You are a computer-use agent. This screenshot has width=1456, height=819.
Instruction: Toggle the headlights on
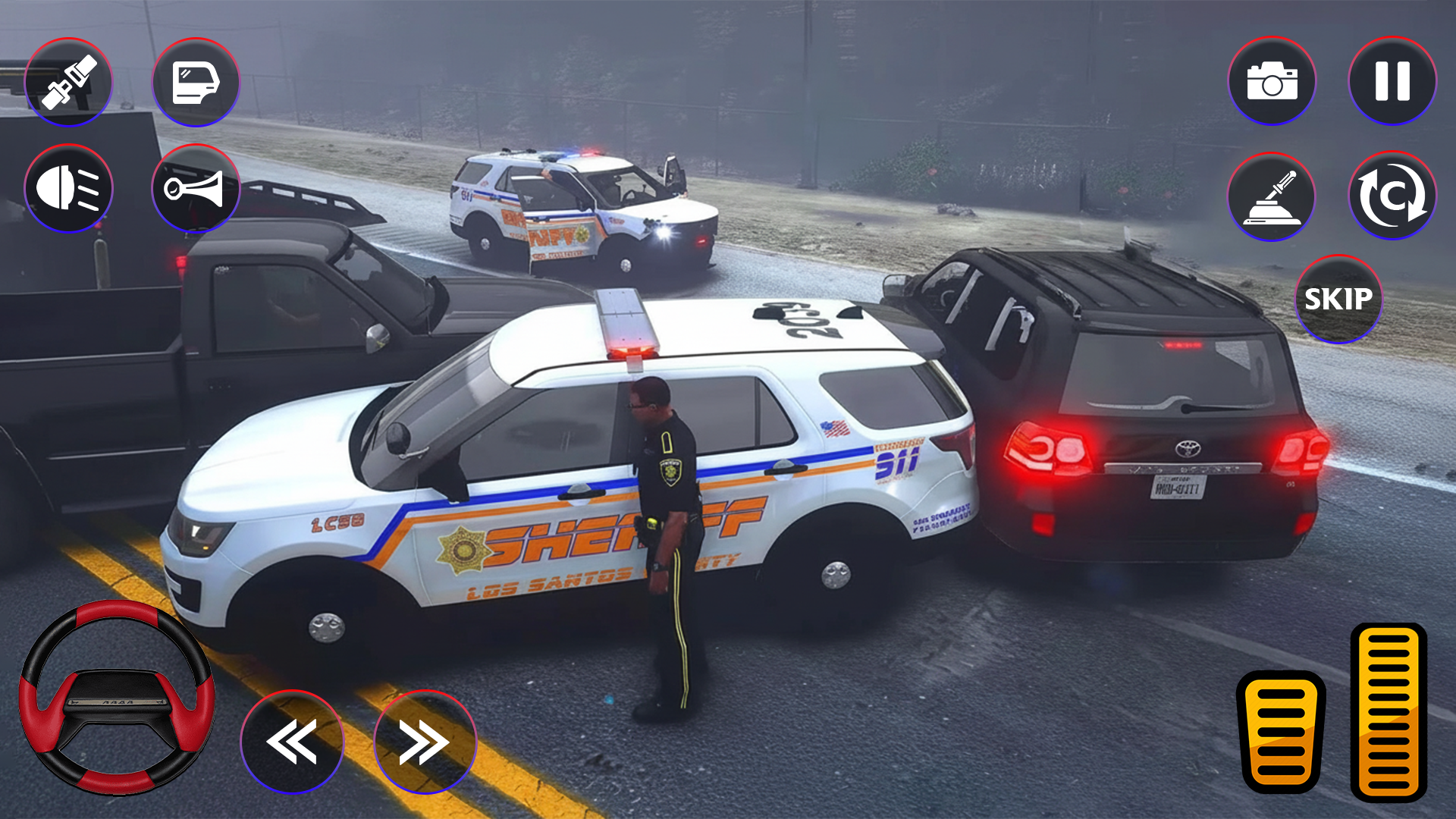click(x=68, y=188)
